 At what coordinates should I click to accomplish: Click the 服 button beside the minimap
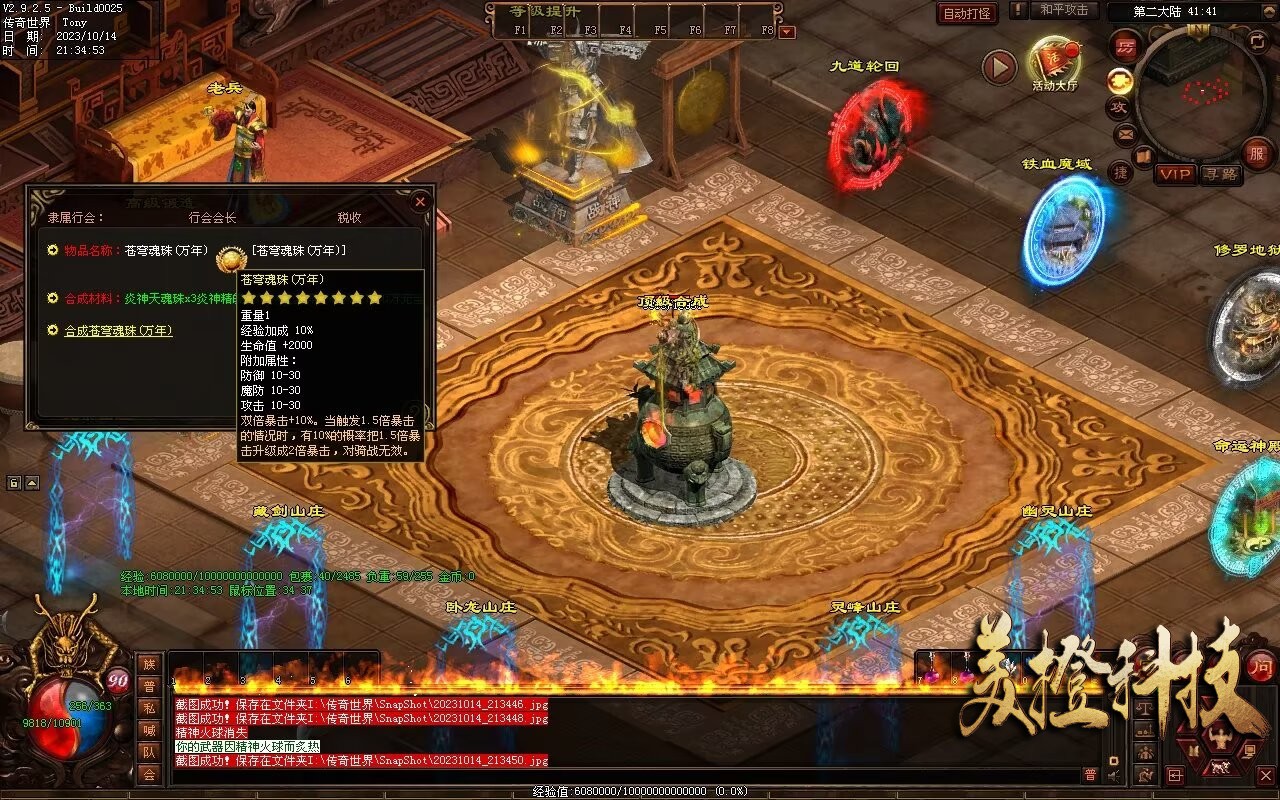[x=1257, y=153]
